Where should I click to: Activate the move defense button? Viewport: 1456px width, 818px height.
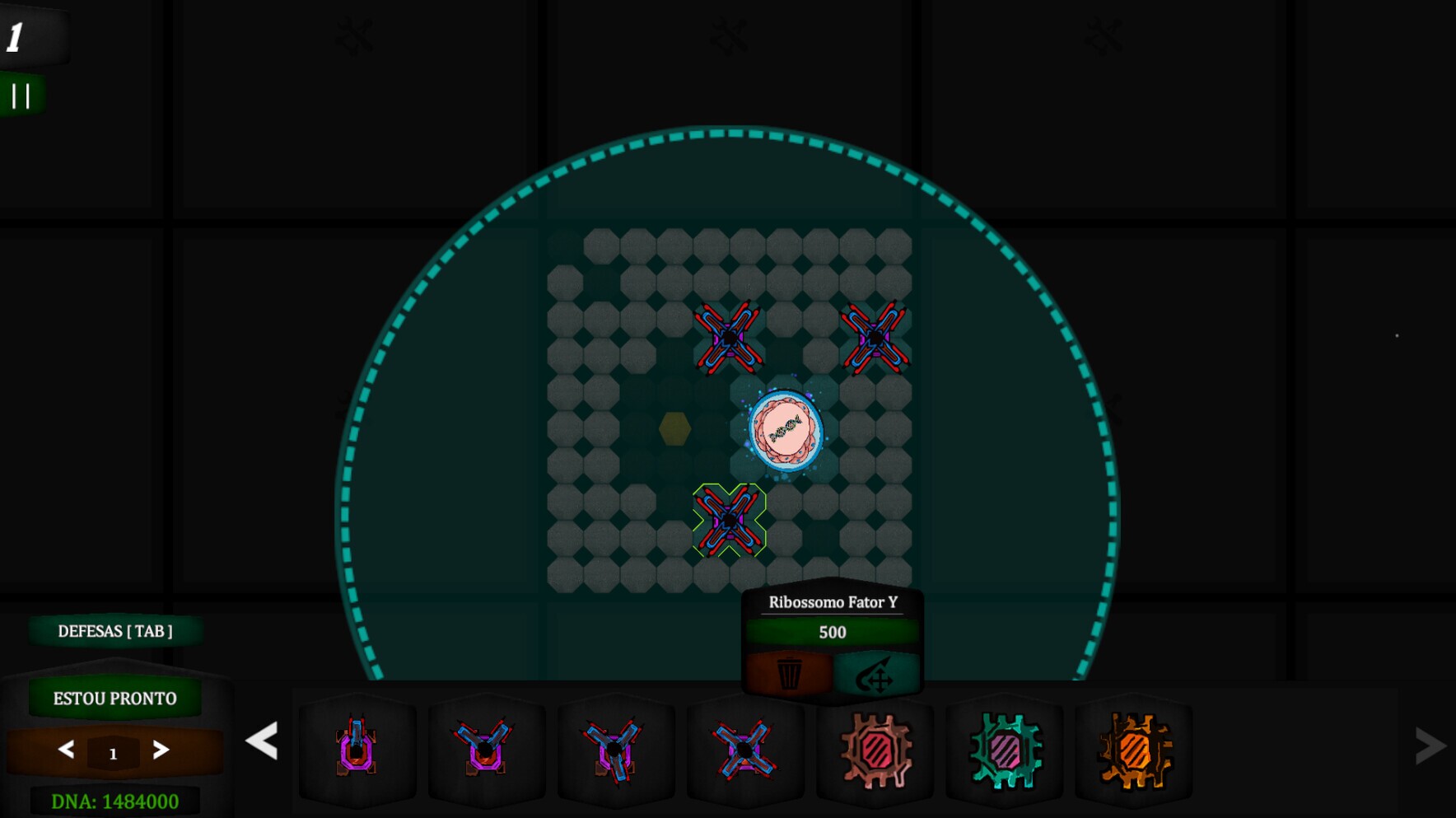(x=875, y=675)
